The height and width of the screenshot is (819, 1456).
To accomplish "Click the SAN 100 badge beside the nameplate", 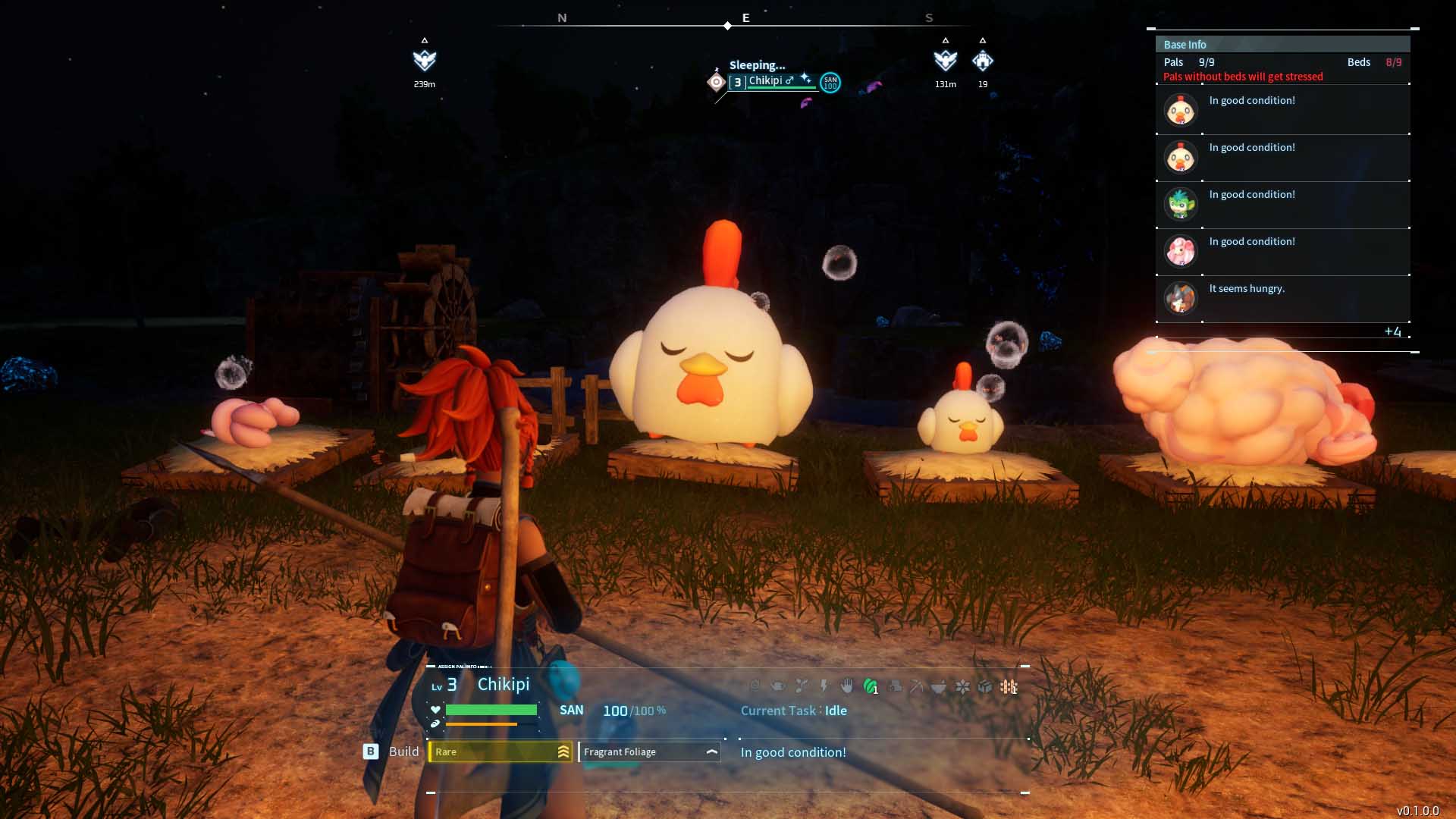I will (x=830, y=82).
